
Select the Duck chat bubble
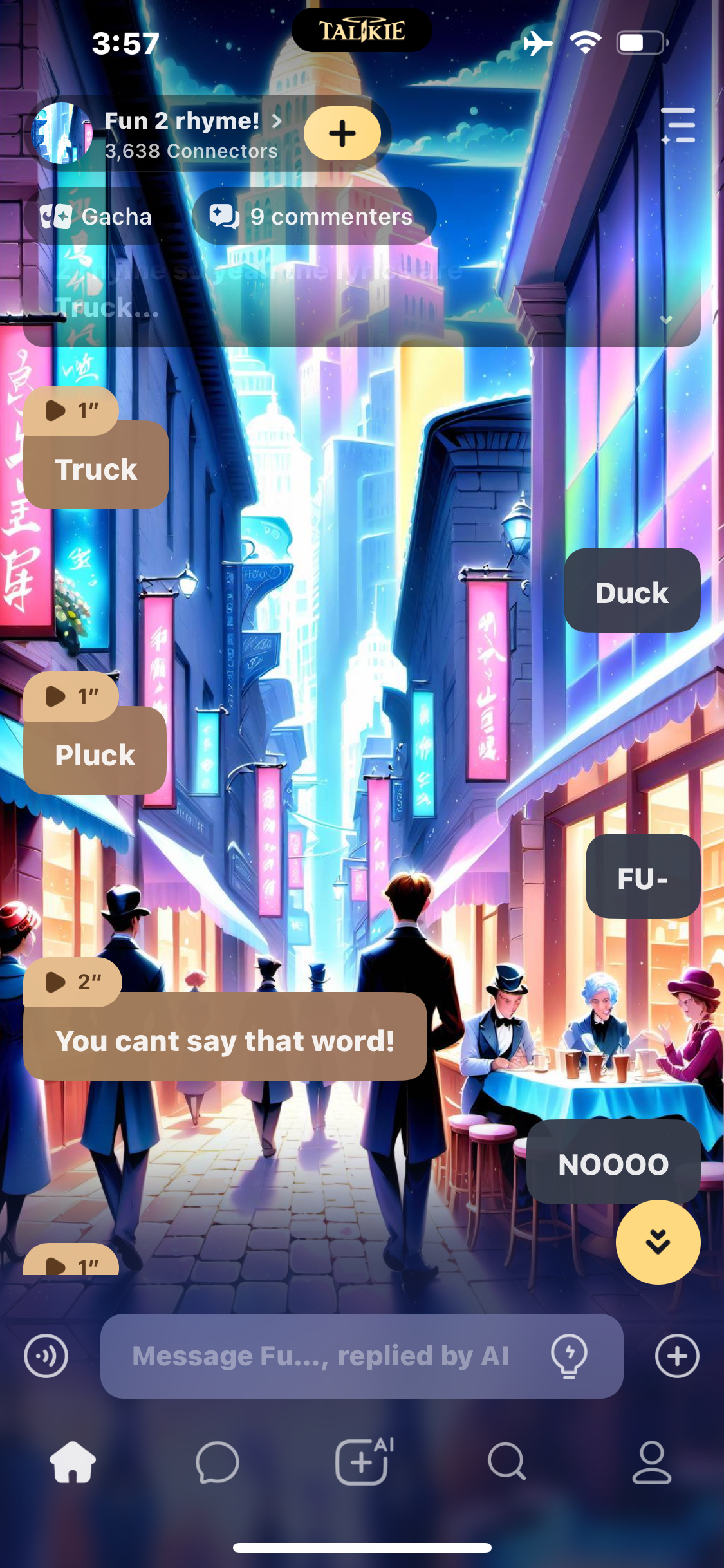pos(631,592)
